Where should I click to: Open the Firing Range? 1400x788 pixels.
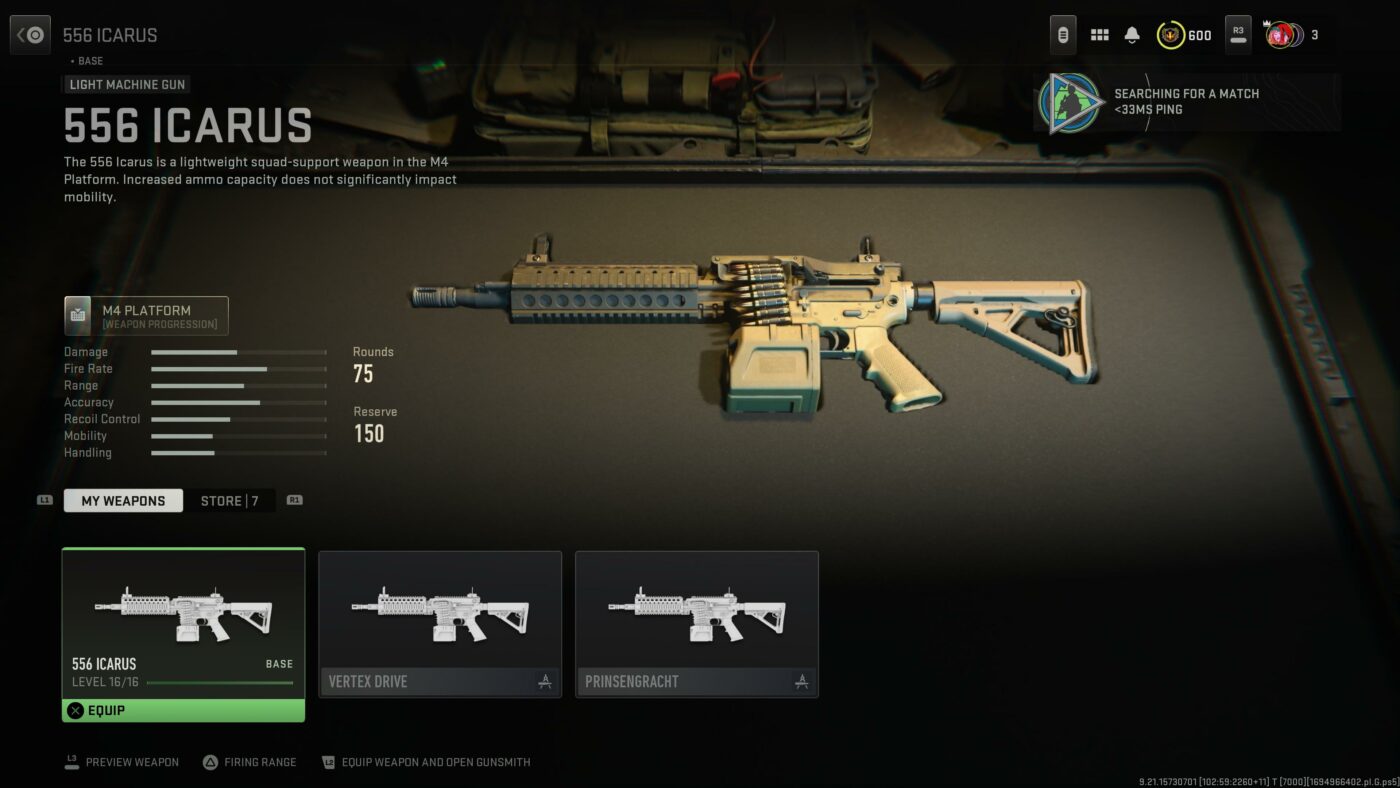[250, 762]
